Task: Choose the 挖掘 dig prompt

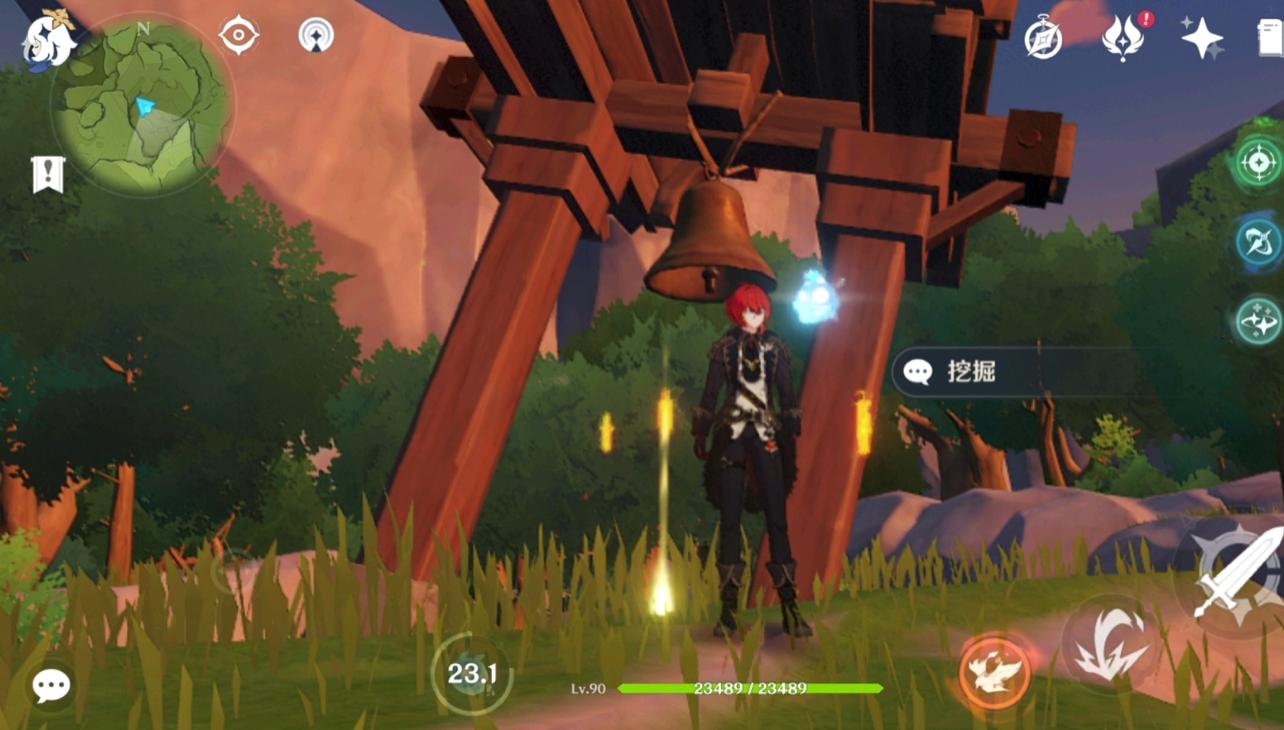Action: click(1010, 372)
